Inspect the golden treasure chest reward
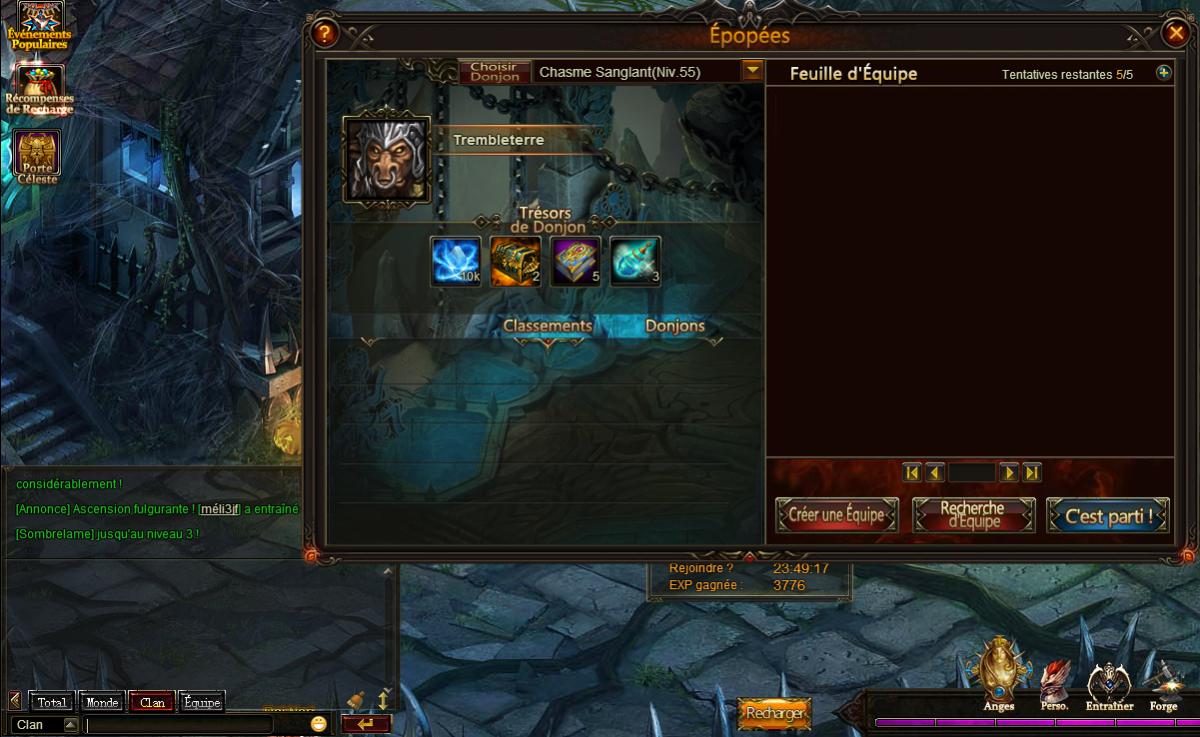1200x737 pixels. click(515, 261)
